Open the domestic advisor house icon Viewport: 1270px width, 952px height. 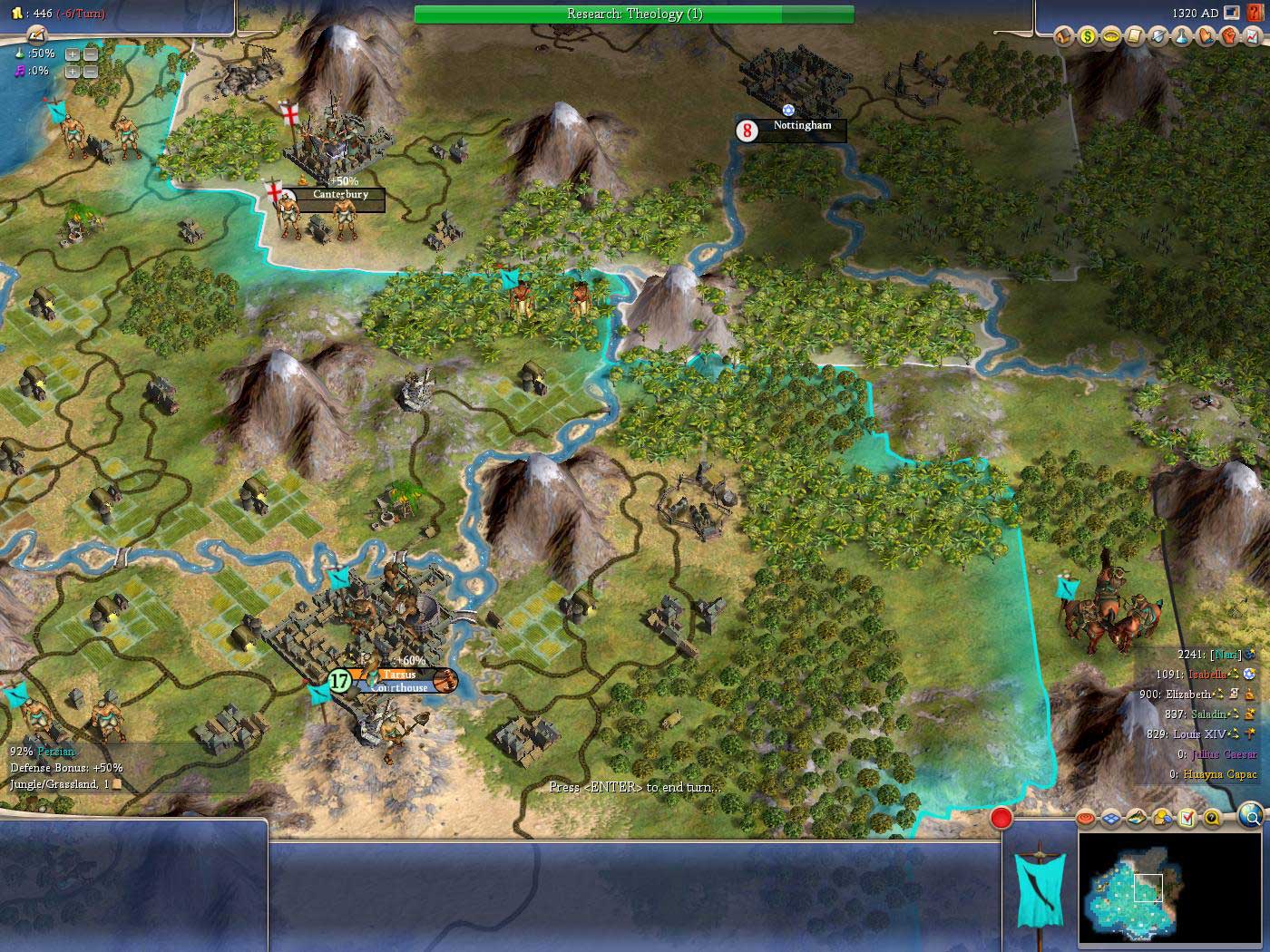(x=1063, y=37)
